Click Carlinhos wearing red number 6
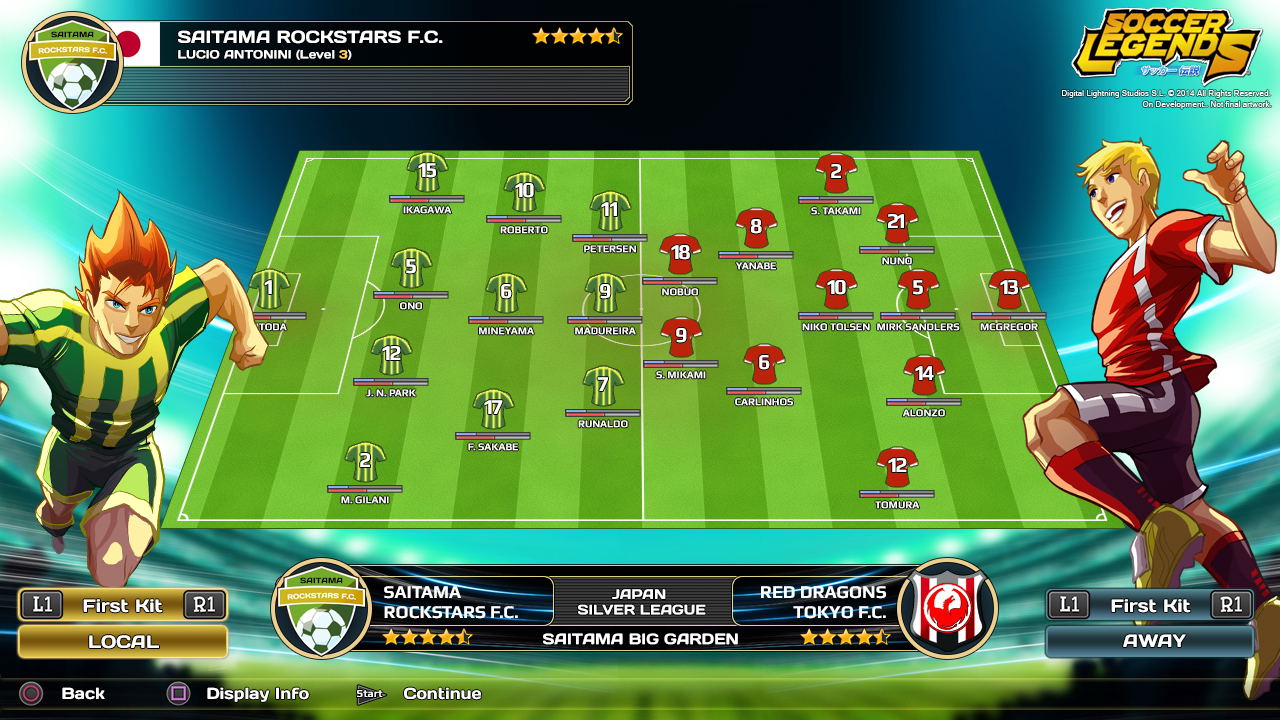 pos(764,364)
